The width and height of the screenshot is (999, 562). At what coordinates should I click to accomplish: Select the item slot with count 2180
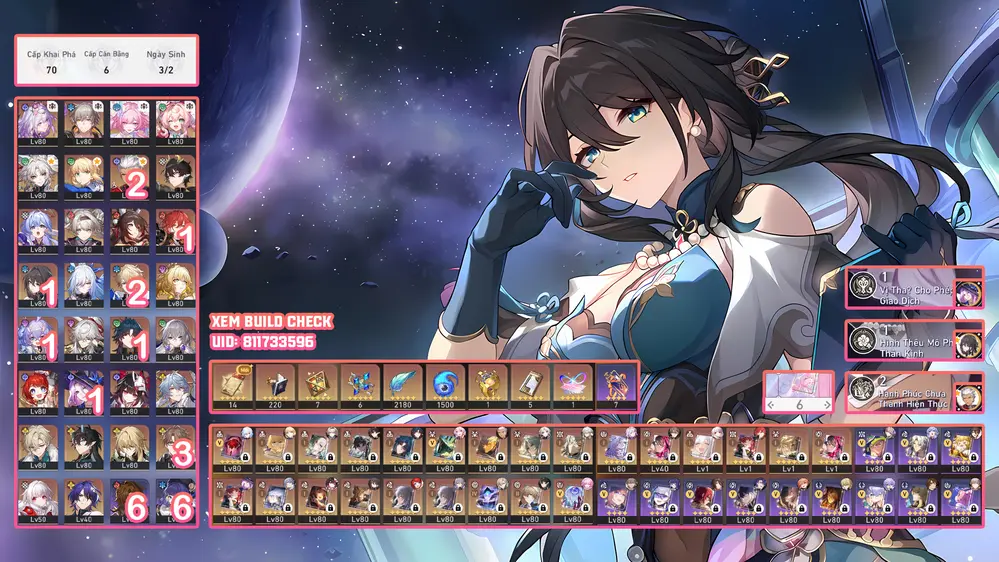[x=403, y=387]
